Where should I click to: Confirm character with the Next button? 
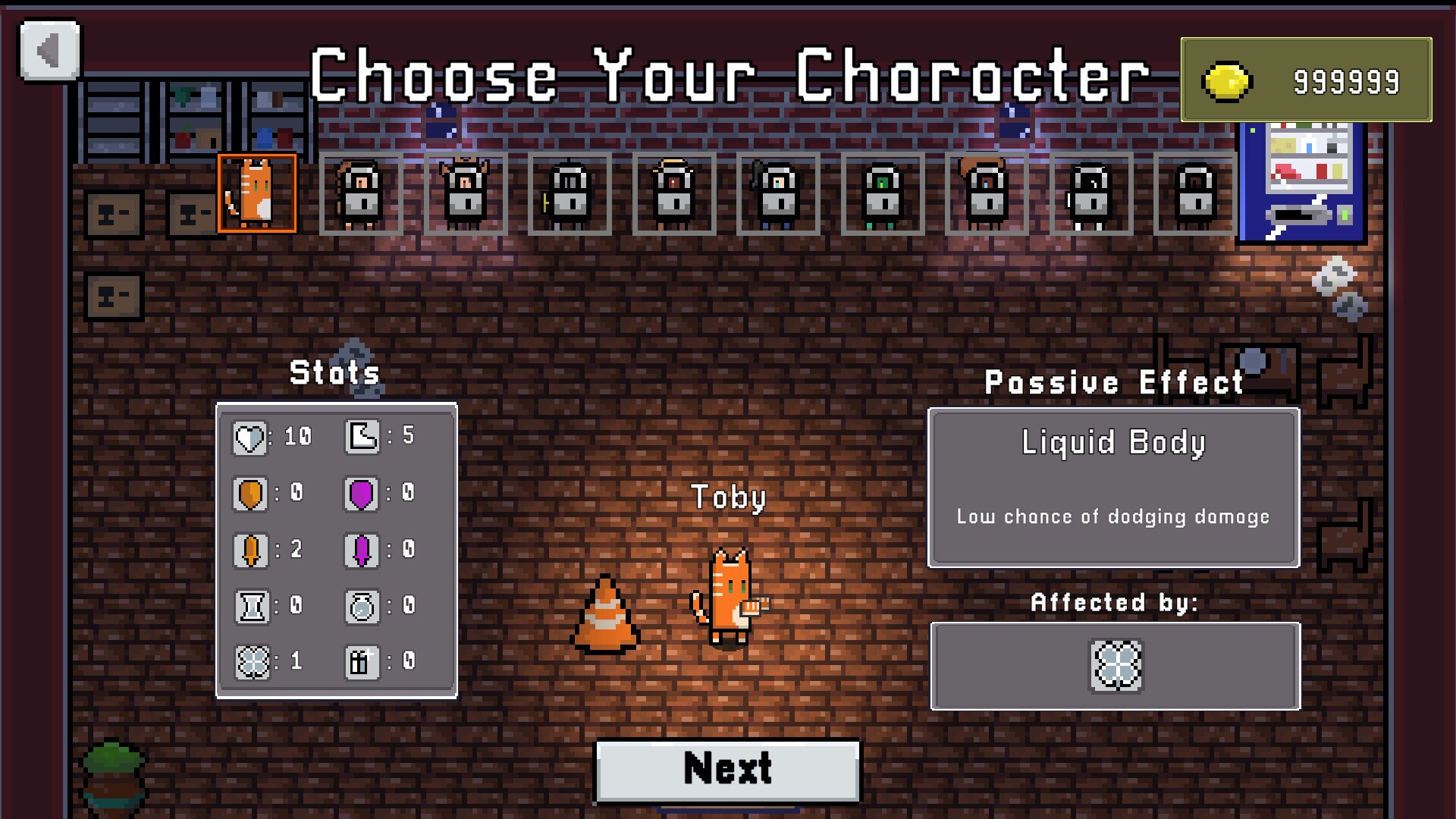coord(727,770)
